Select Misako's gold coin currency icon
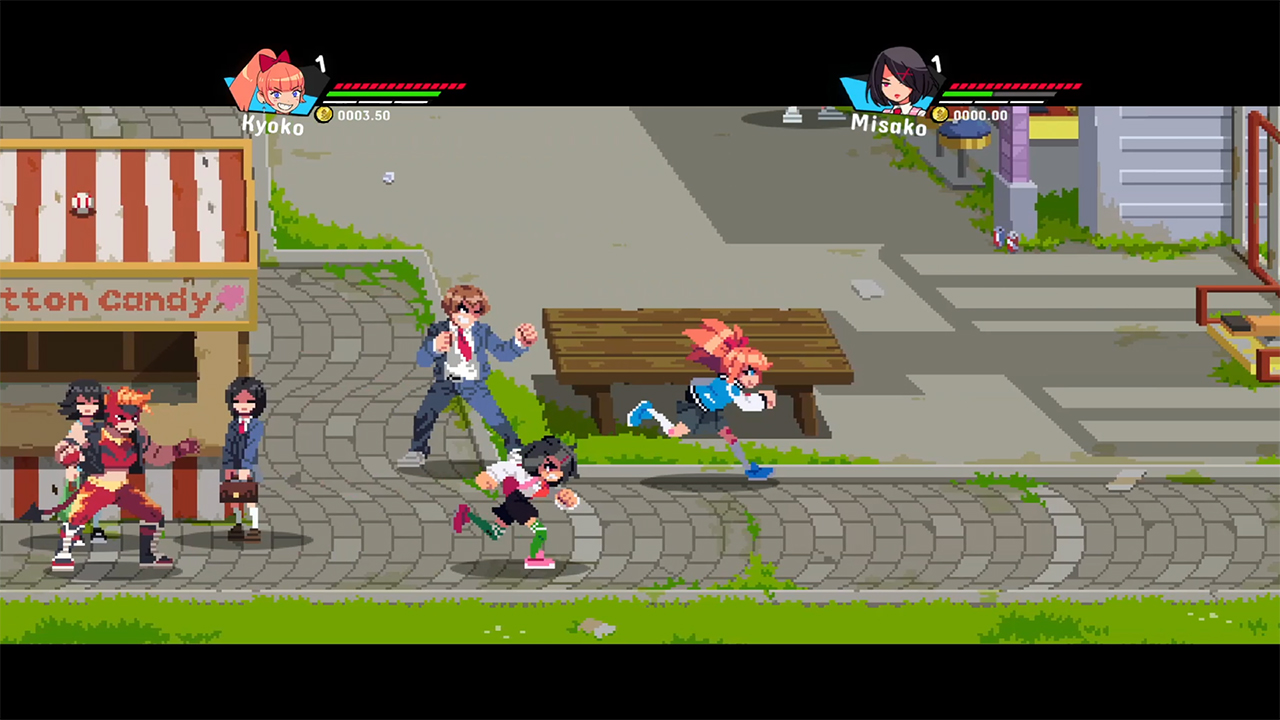Image resolution: width=1280 pixels, height=720 pixels. click(940, 114)
